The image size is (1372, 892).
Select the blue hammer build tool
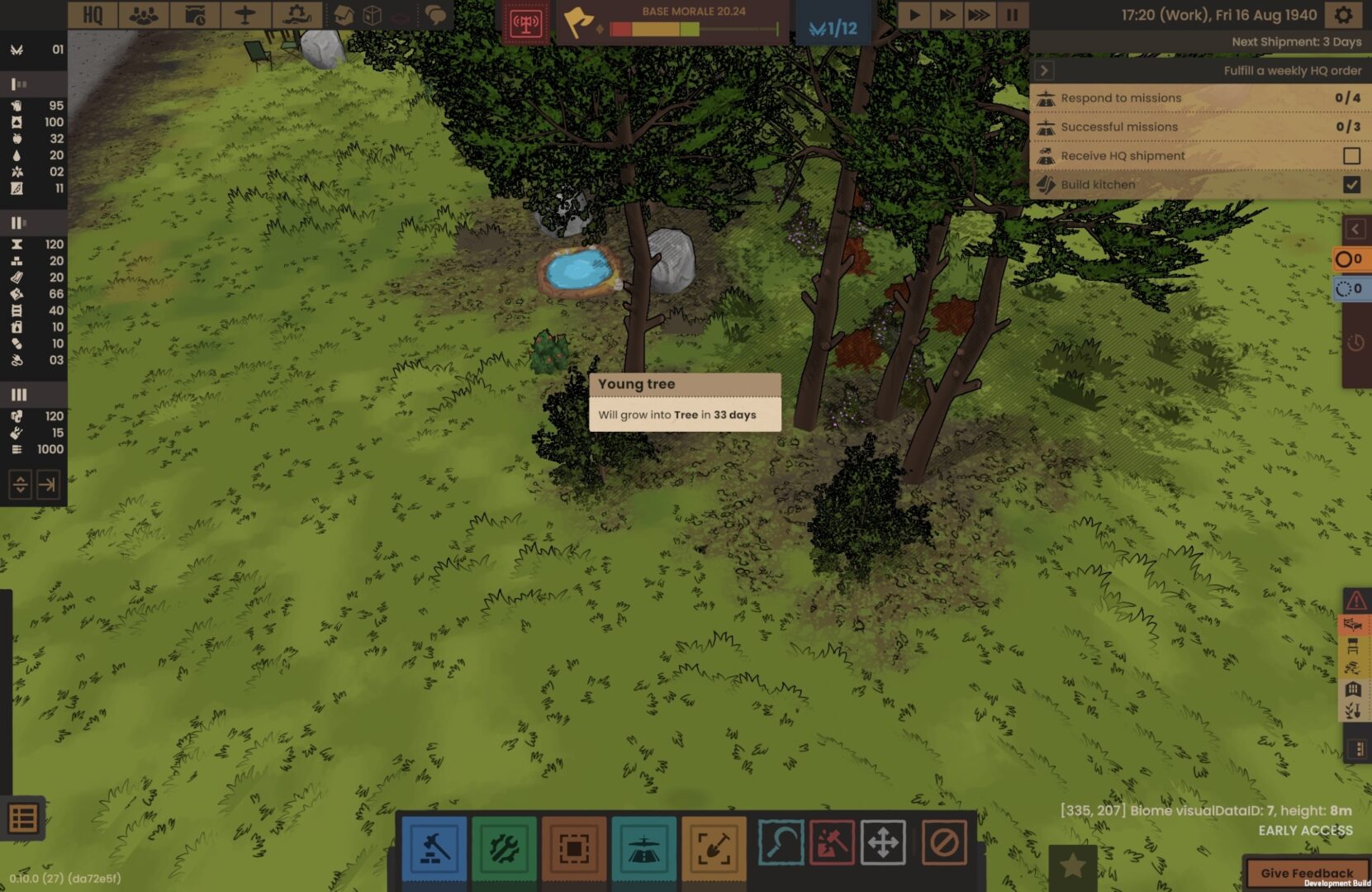(434, 847)
